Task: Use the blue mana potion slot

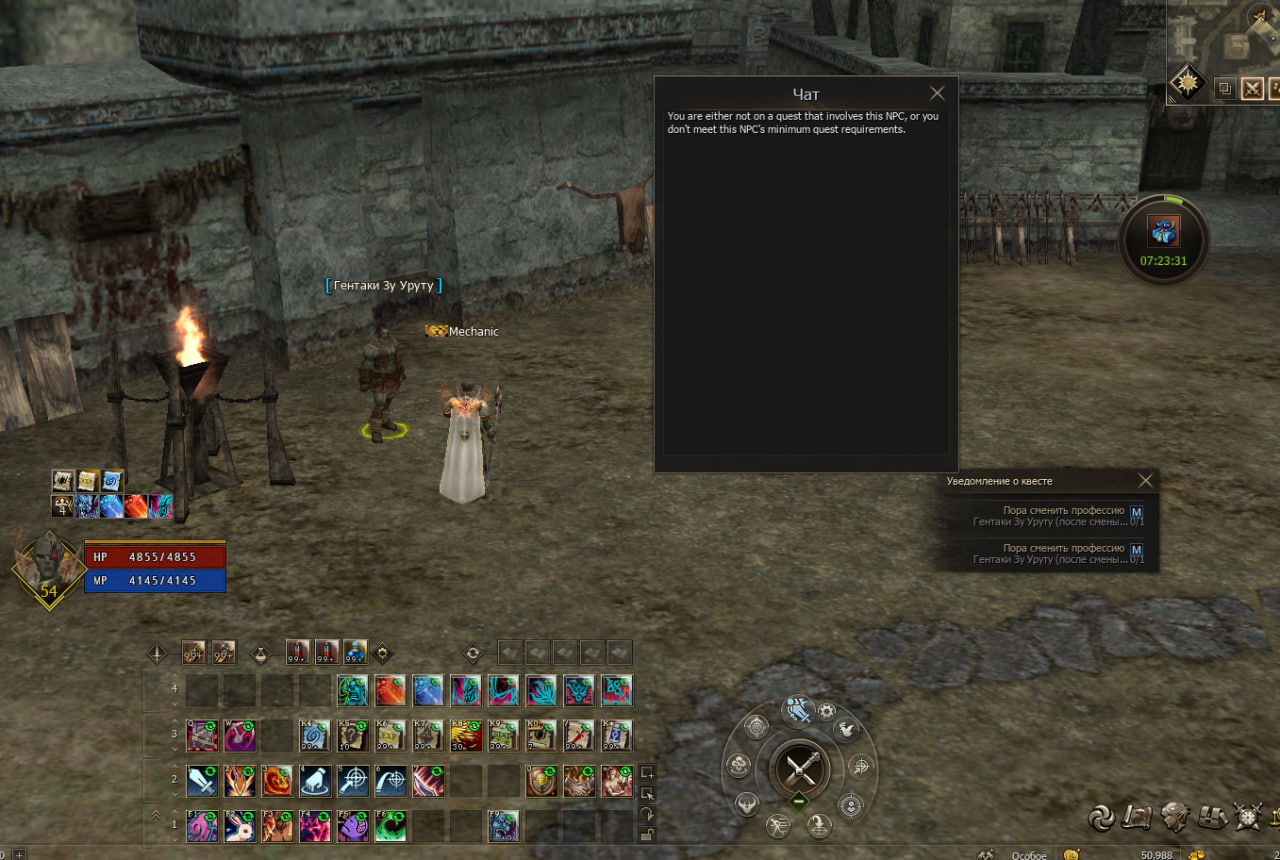Action: (355, 653)
